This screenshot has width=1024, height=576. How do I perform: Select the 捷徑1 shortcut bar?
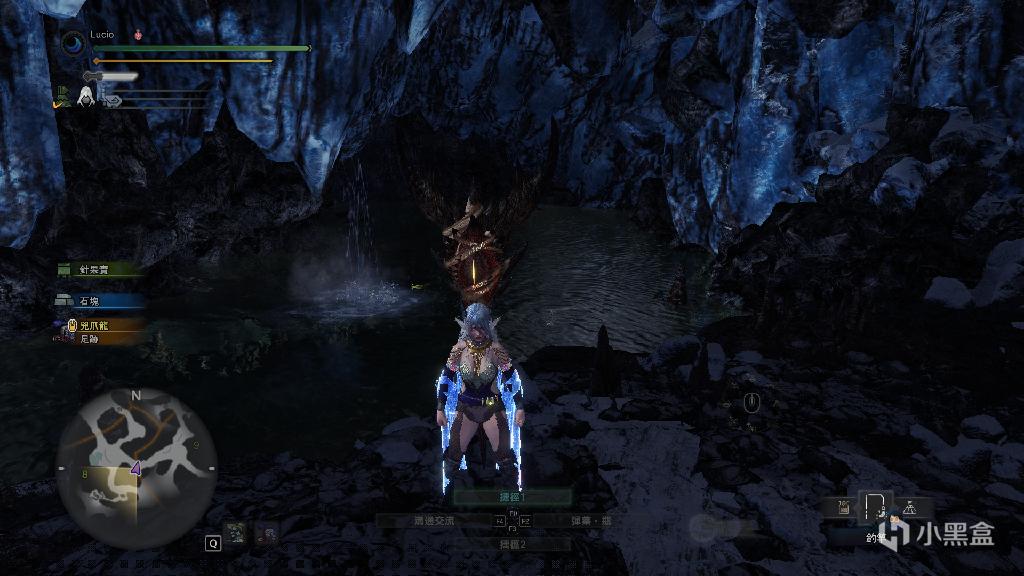click(x=512, y=497)
